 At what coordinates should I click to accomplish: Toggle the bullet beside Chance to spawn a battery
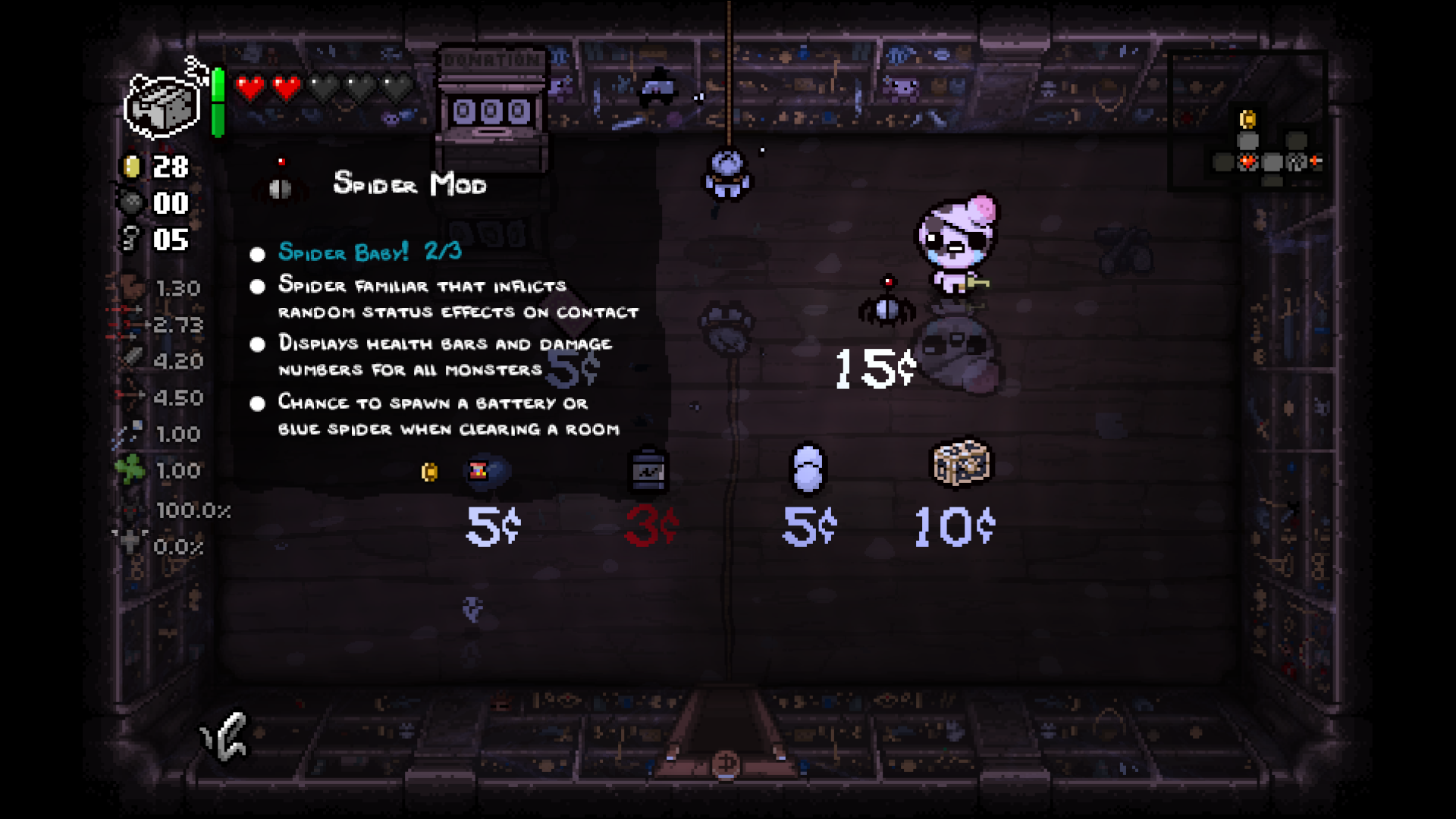(x=257, y=404)
